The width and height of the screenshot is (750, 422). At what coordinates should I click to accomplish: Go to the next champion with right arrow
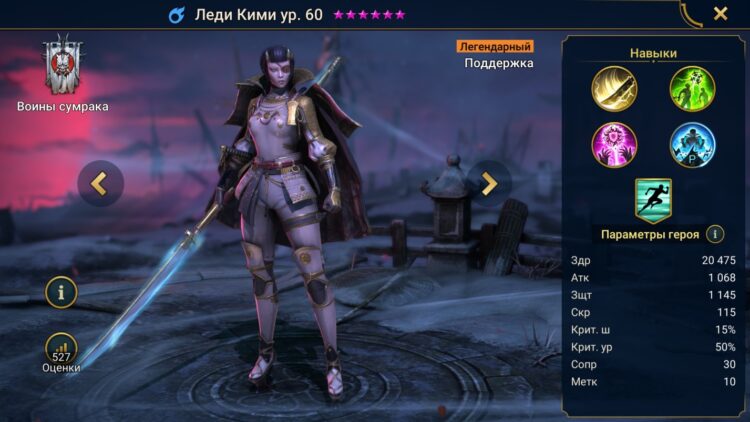(489, 183)
